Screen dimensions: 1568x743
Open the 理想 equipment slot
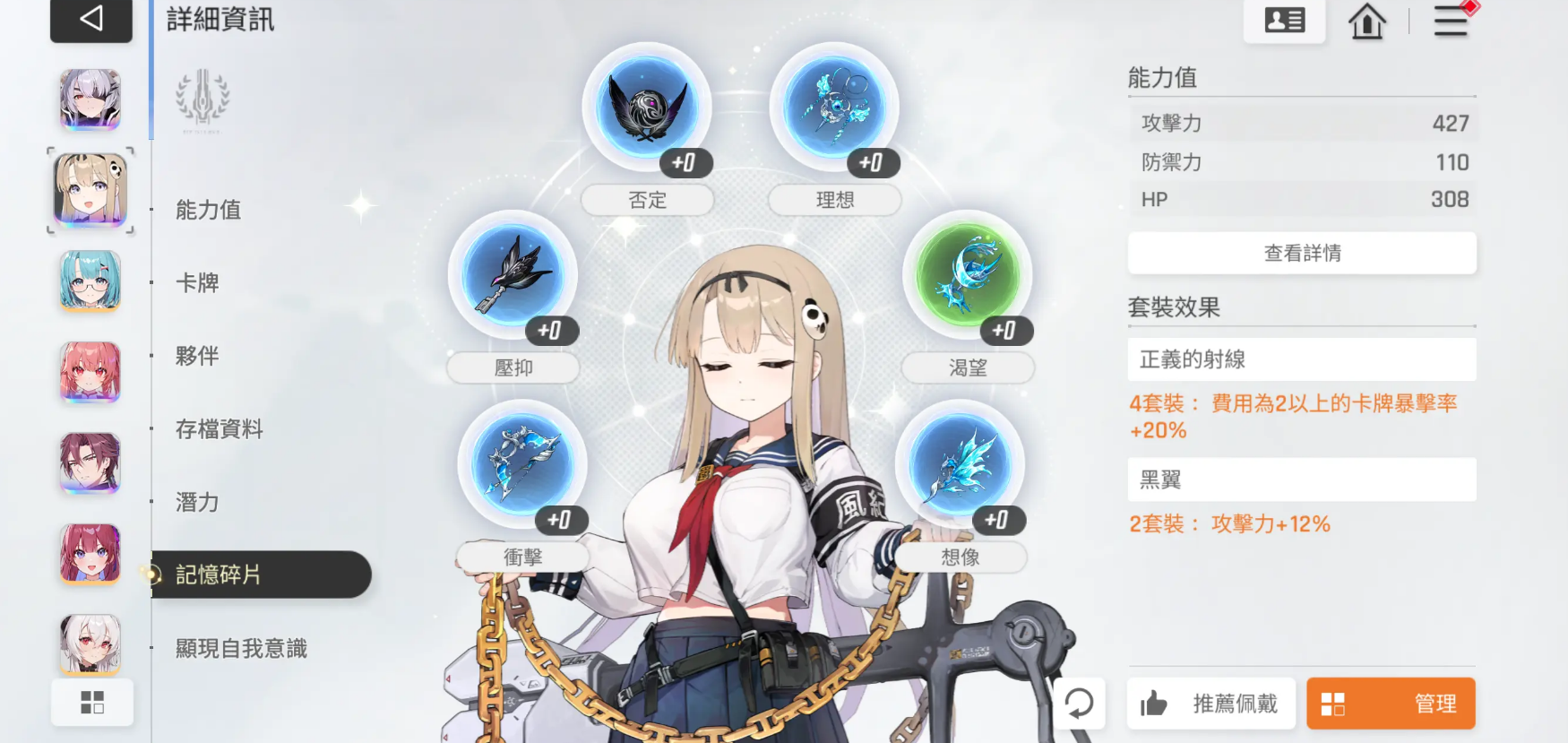pos(833,103)
